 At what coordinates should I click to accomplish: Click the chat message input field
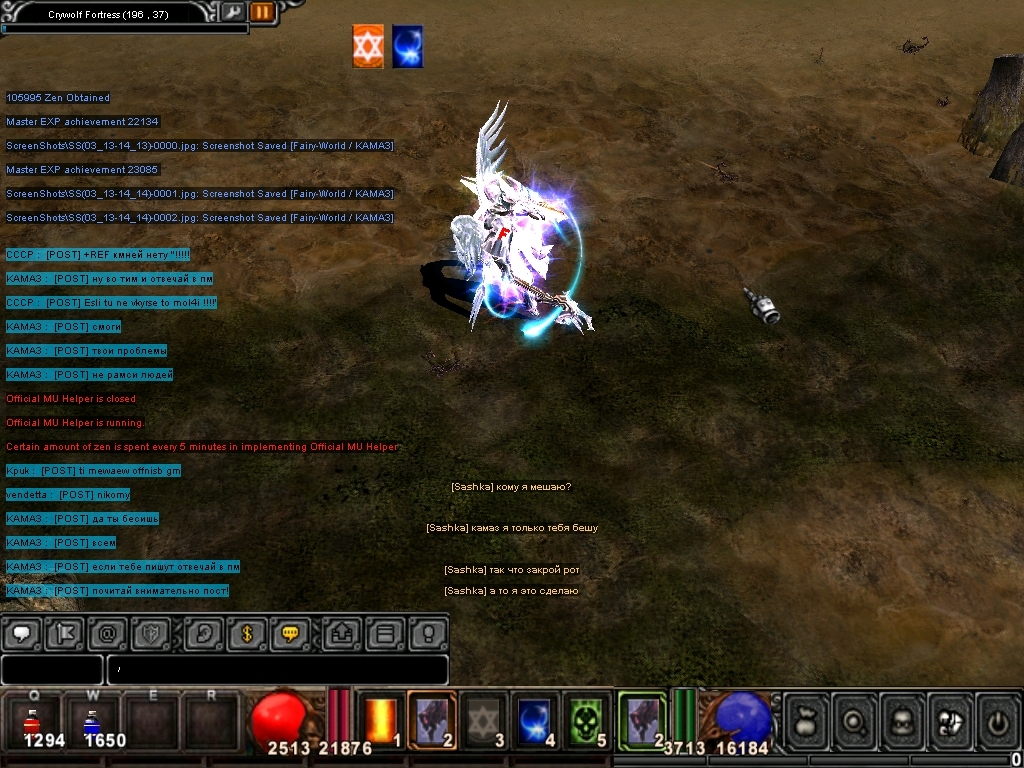(x=277, y=669)
